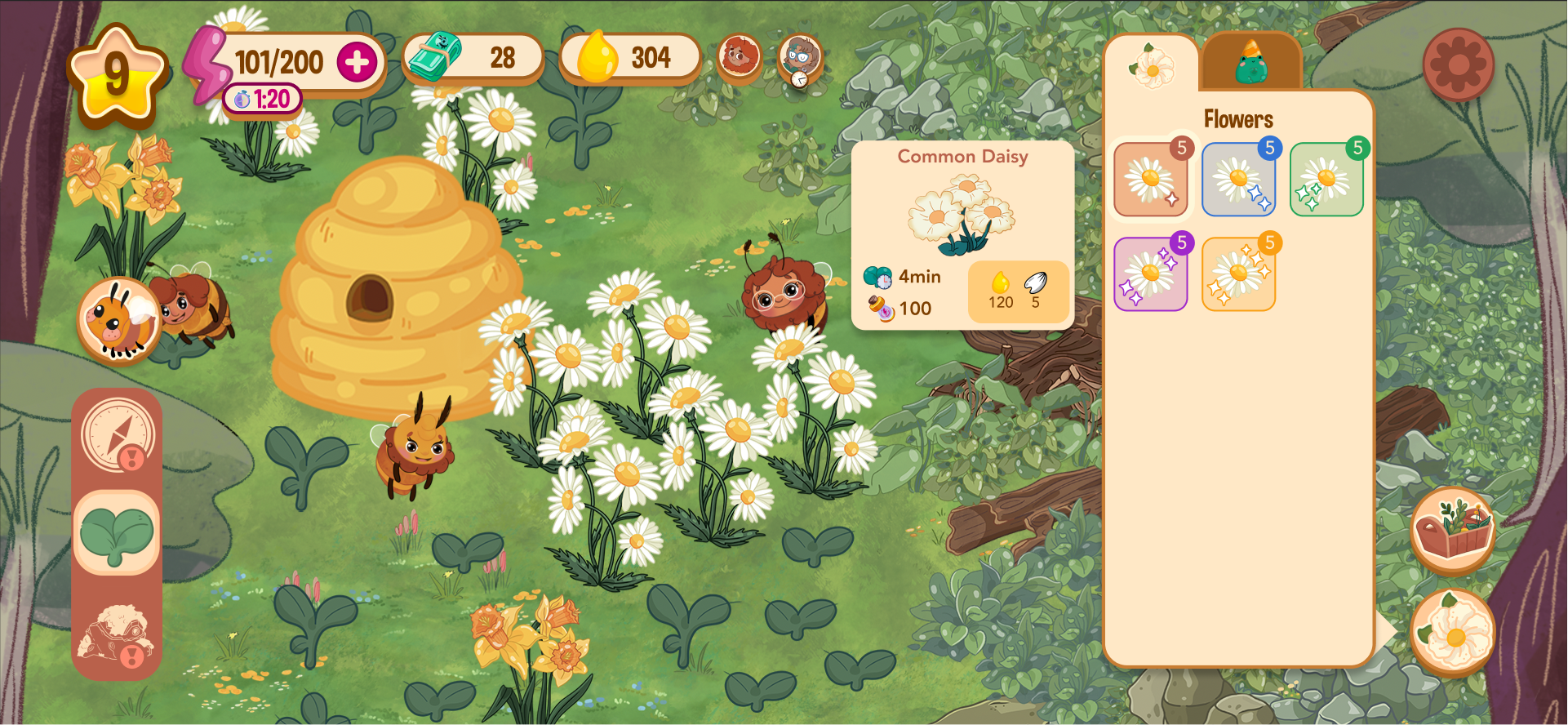Image resolution: width=1568 pixels, height=725 pixels.
Task: Select the purple sparkle daisy tile
Action: pos(1150,274)
